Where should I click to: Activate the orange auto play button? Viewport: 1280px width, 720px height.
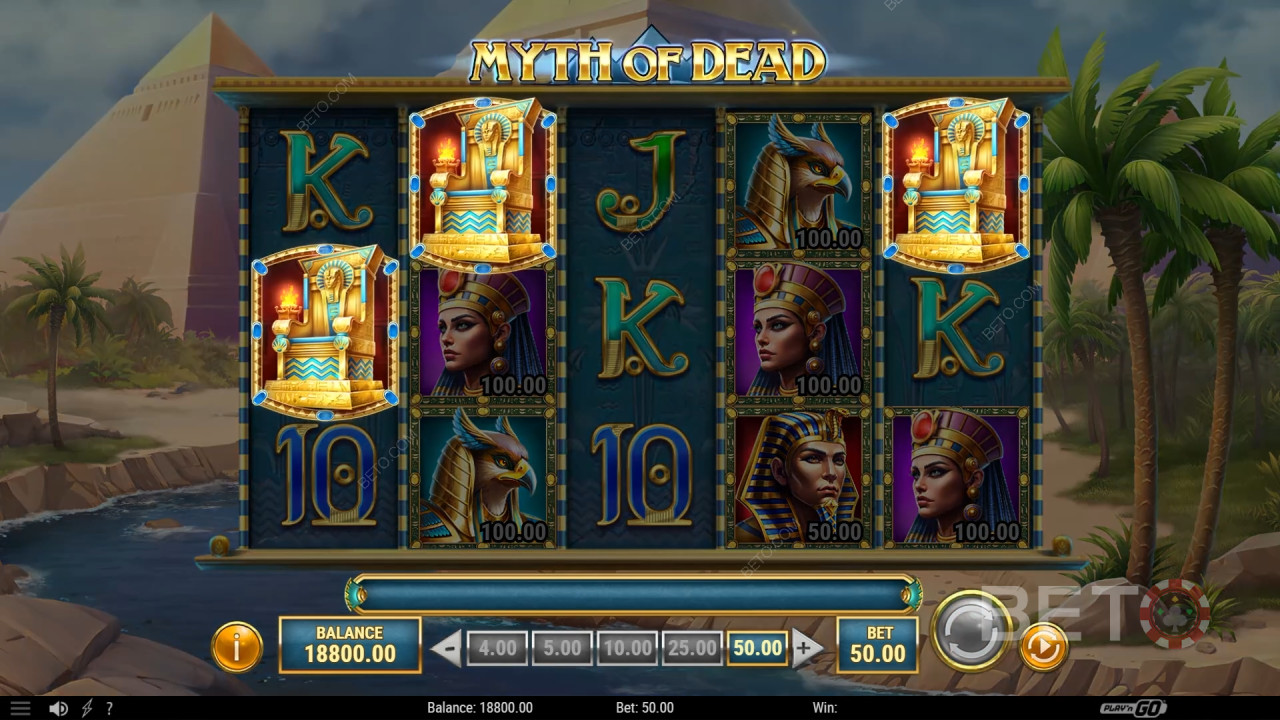pyautogui.click(x=1043, y=647)
